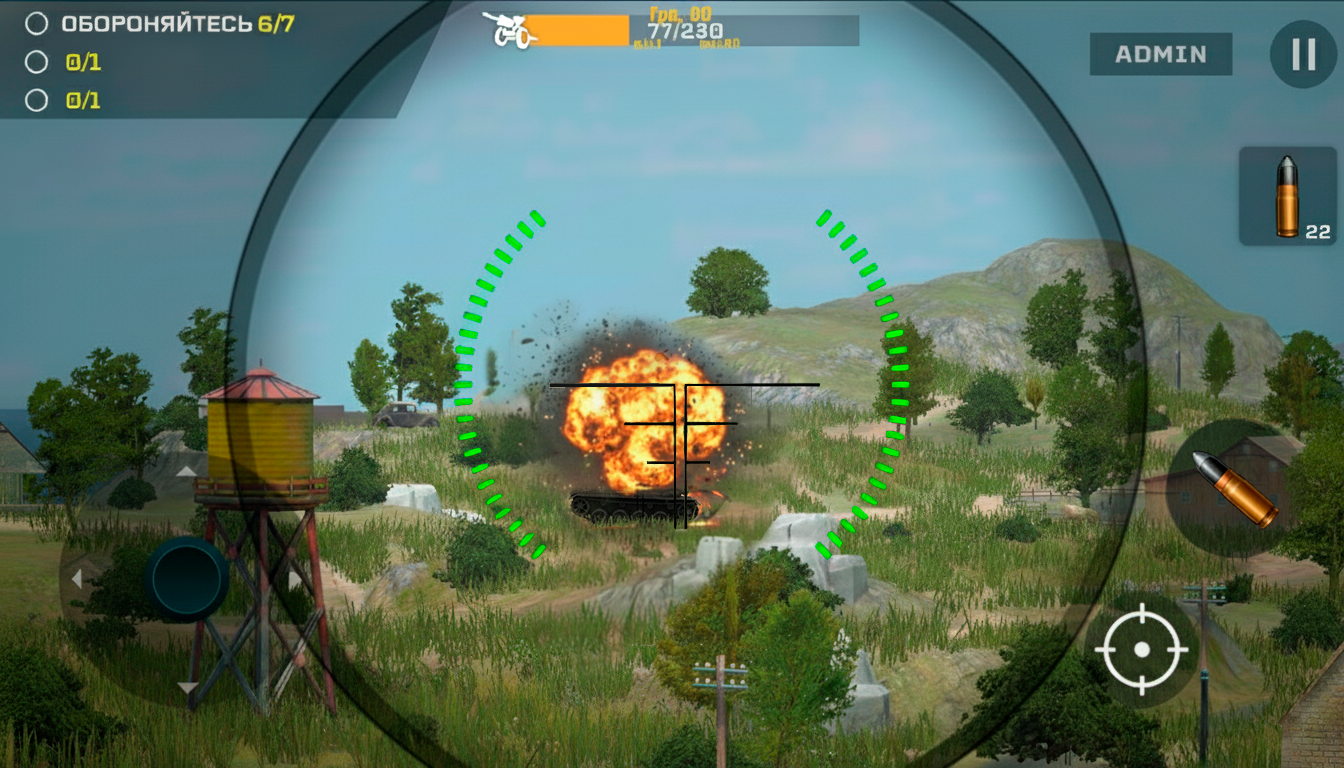Click the joystick's up arrow
This screenshot has height=768, width=1344.
187,471
